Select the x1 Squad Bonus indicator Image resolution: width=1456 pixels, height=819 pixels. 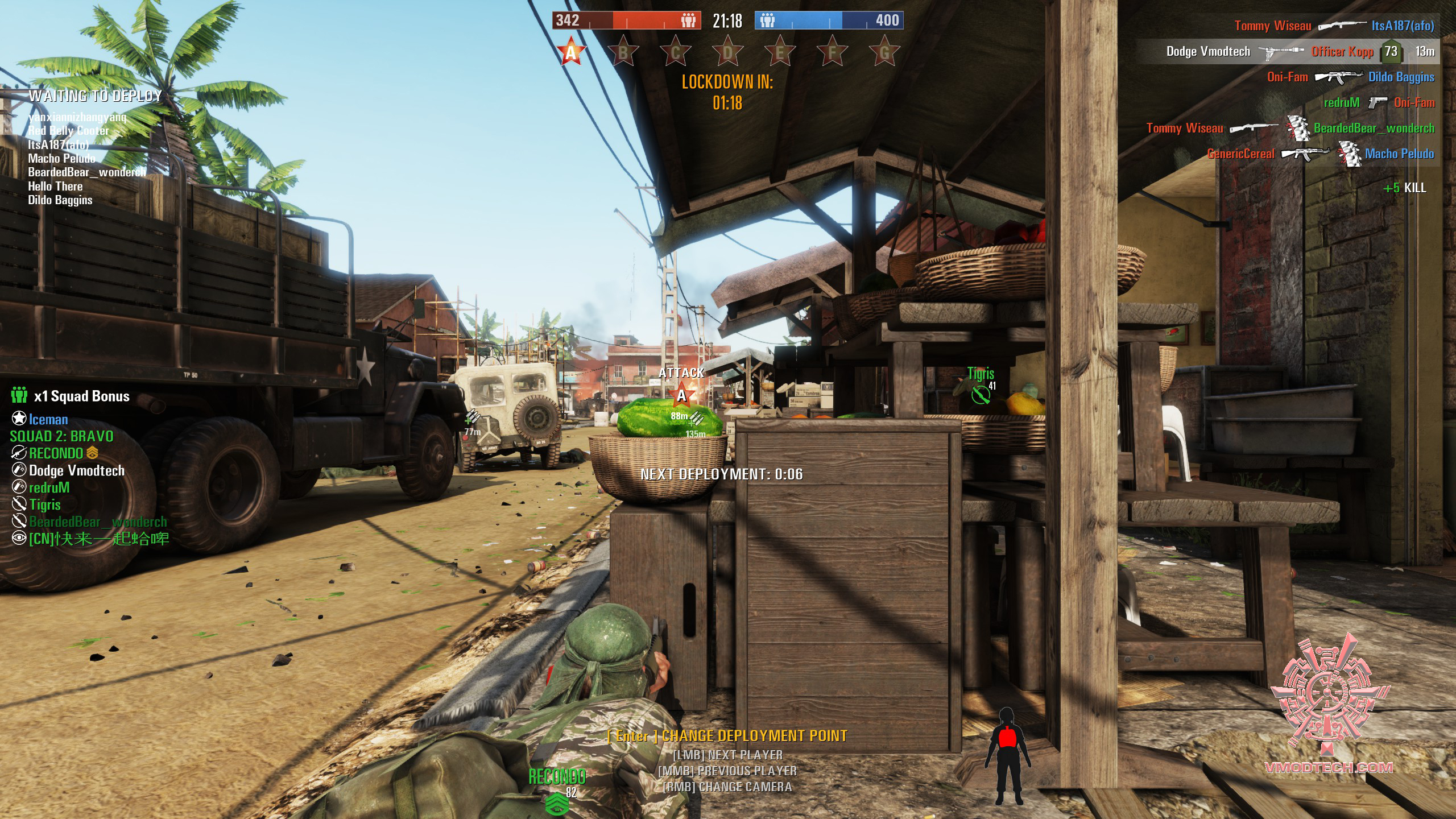click(x=71, y=396)
